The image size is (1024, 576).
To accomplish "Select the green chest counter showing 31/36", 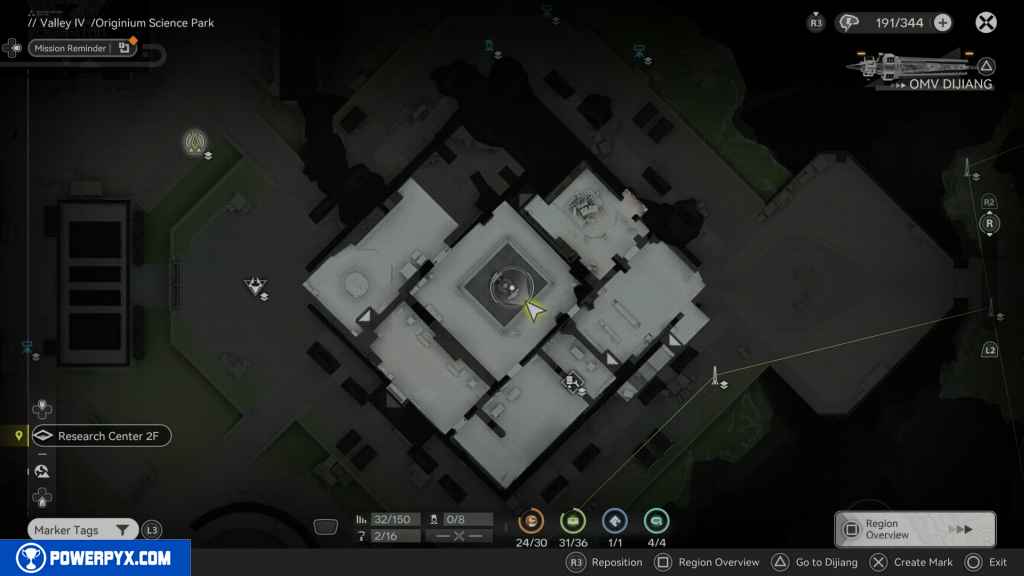I will pyautogui.click(x=573, y=521).
